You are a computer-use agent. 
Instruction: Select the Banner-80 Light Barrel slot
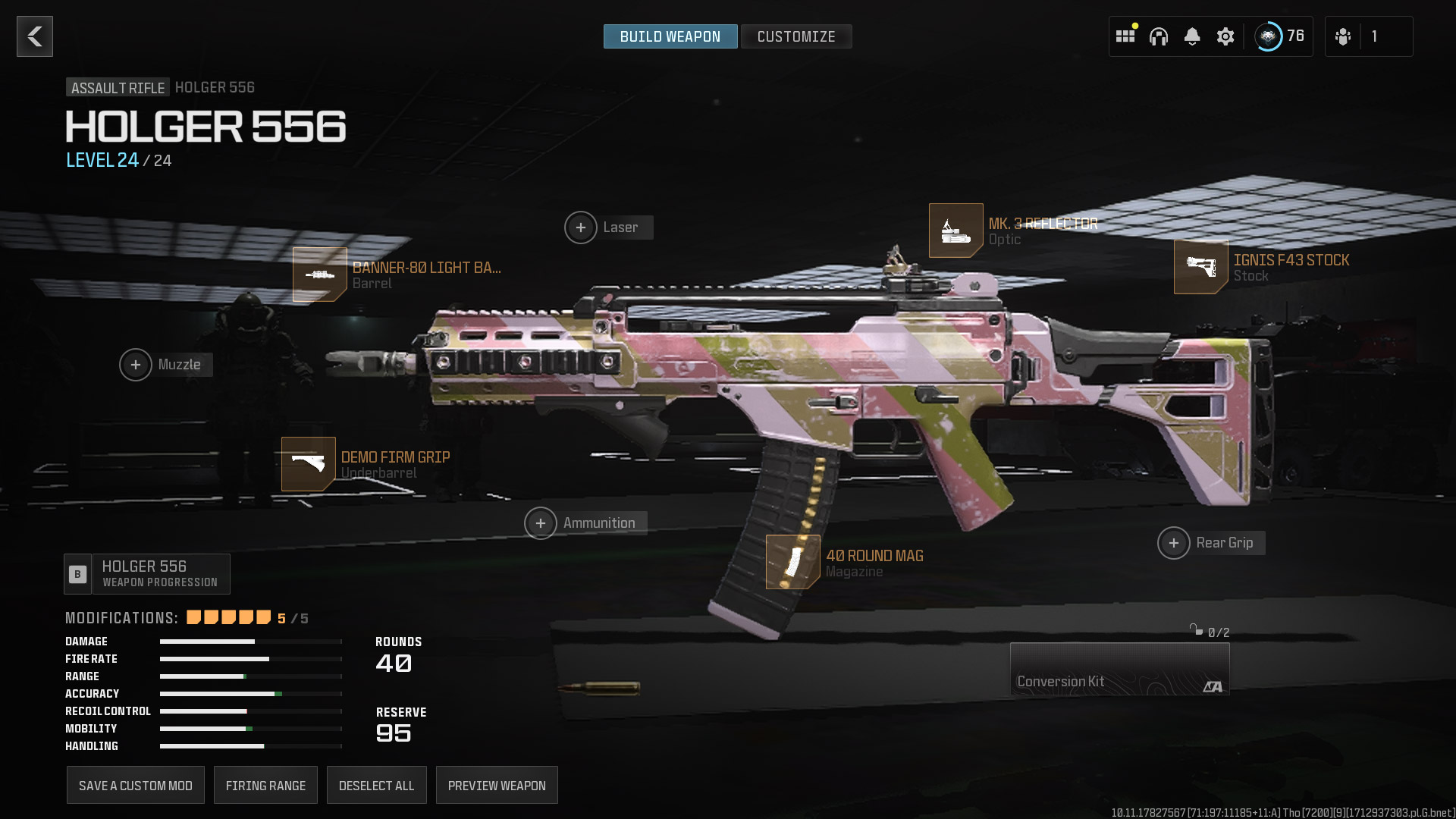click(x=320, y=275)
